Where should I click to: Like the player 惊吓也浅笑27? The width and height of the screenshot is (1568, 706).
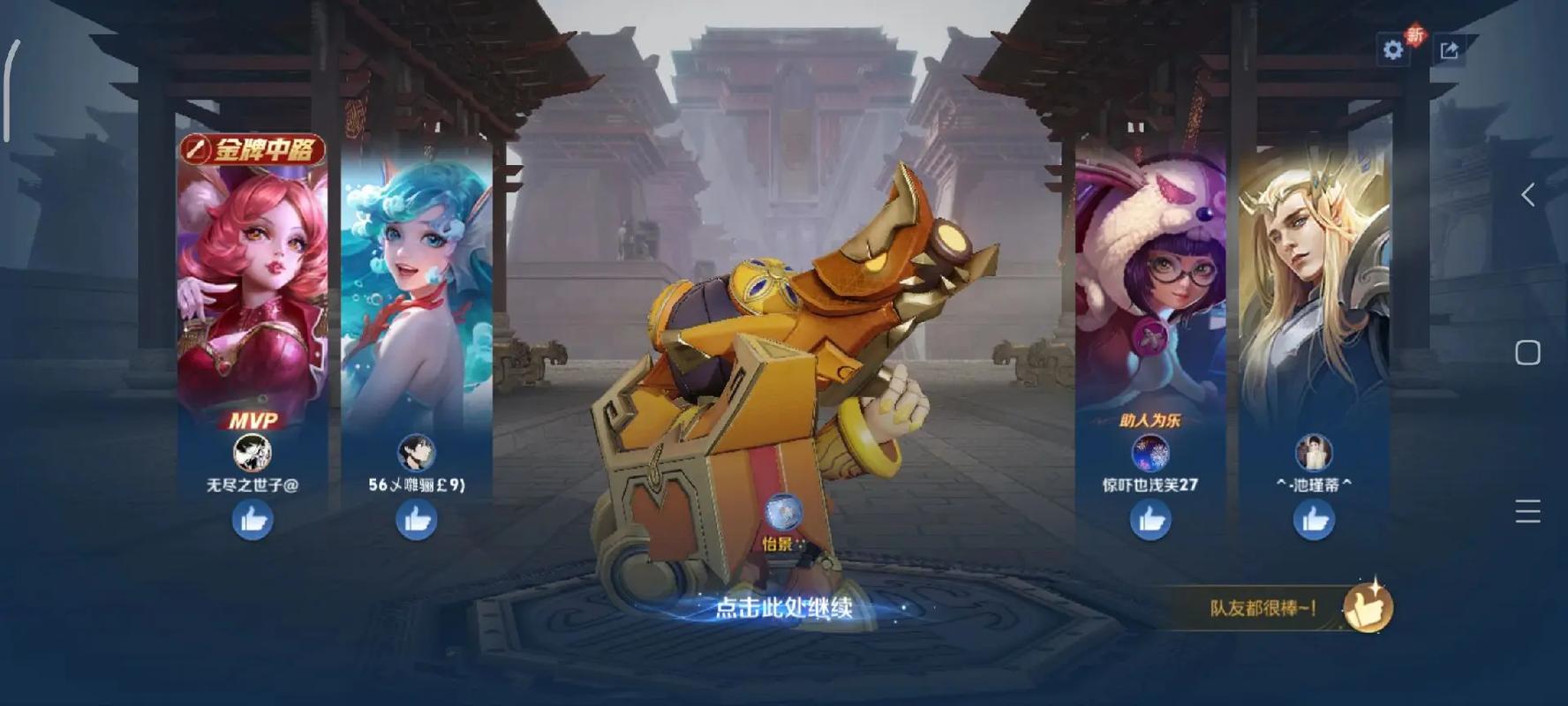[1150, 520]
